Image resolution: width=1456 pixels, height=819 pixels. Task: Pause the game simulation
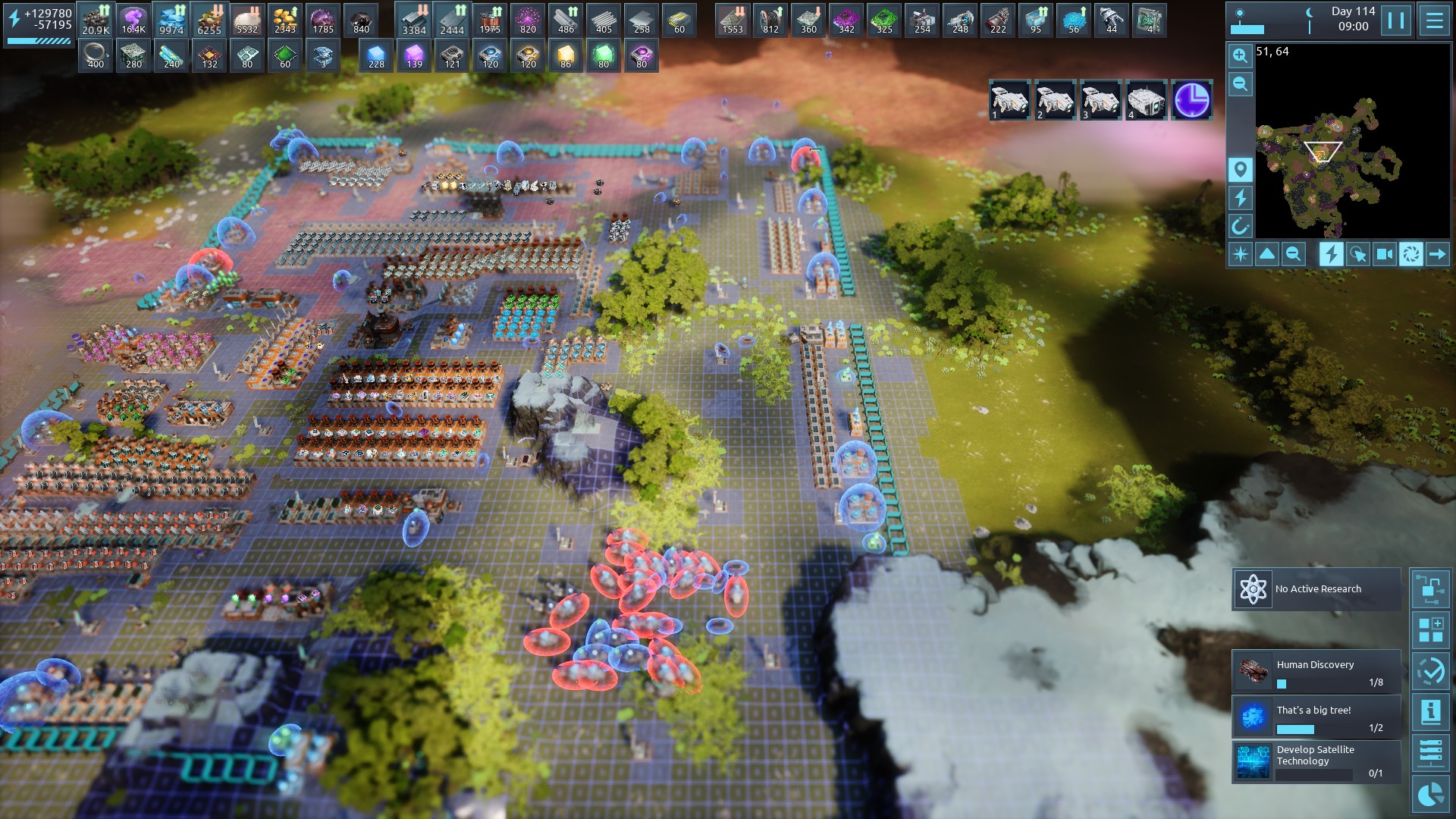point(1396,20)
